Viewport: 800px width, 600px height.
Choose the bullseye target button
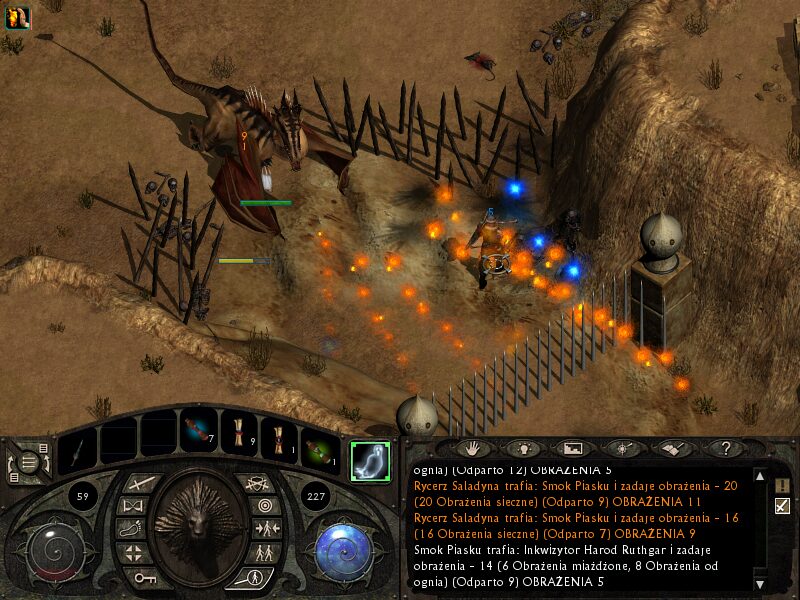tap(264, 506)
